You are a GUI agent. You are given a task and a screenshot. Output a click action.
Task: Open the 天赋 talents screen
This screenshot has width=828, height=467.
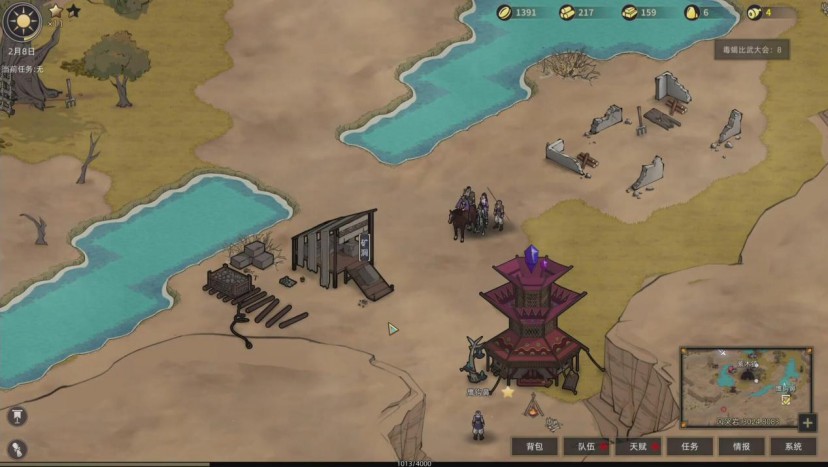(x=637, y=447)
